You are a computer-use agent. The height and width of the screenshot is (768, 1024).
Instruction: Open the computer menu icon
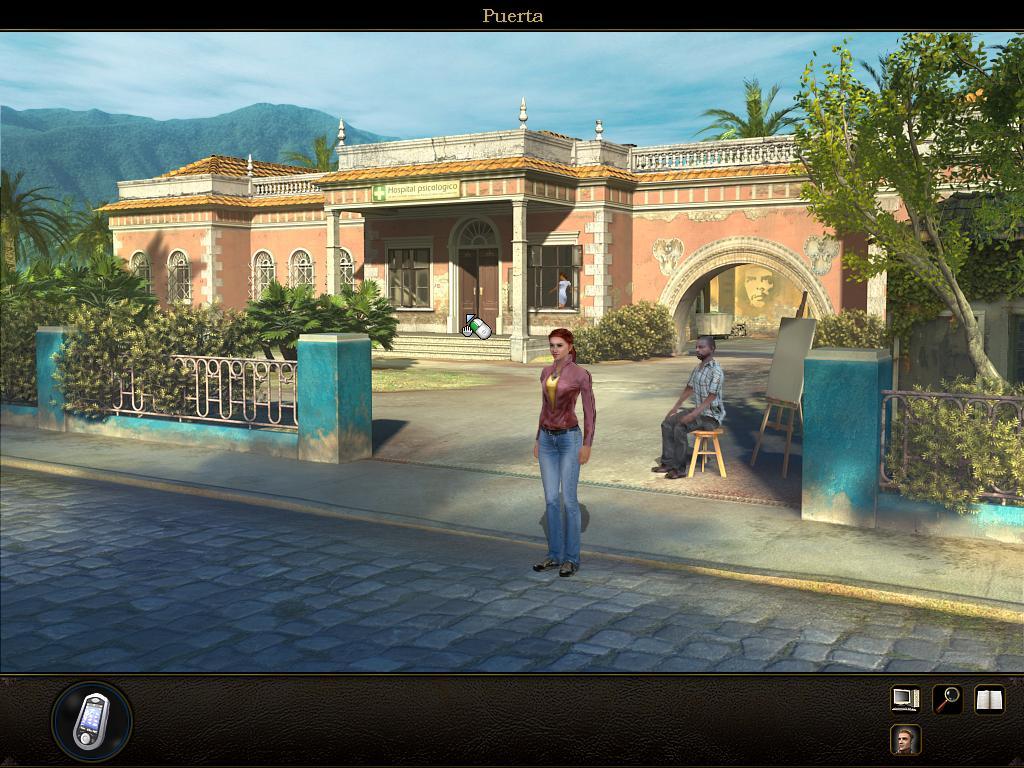905,699
